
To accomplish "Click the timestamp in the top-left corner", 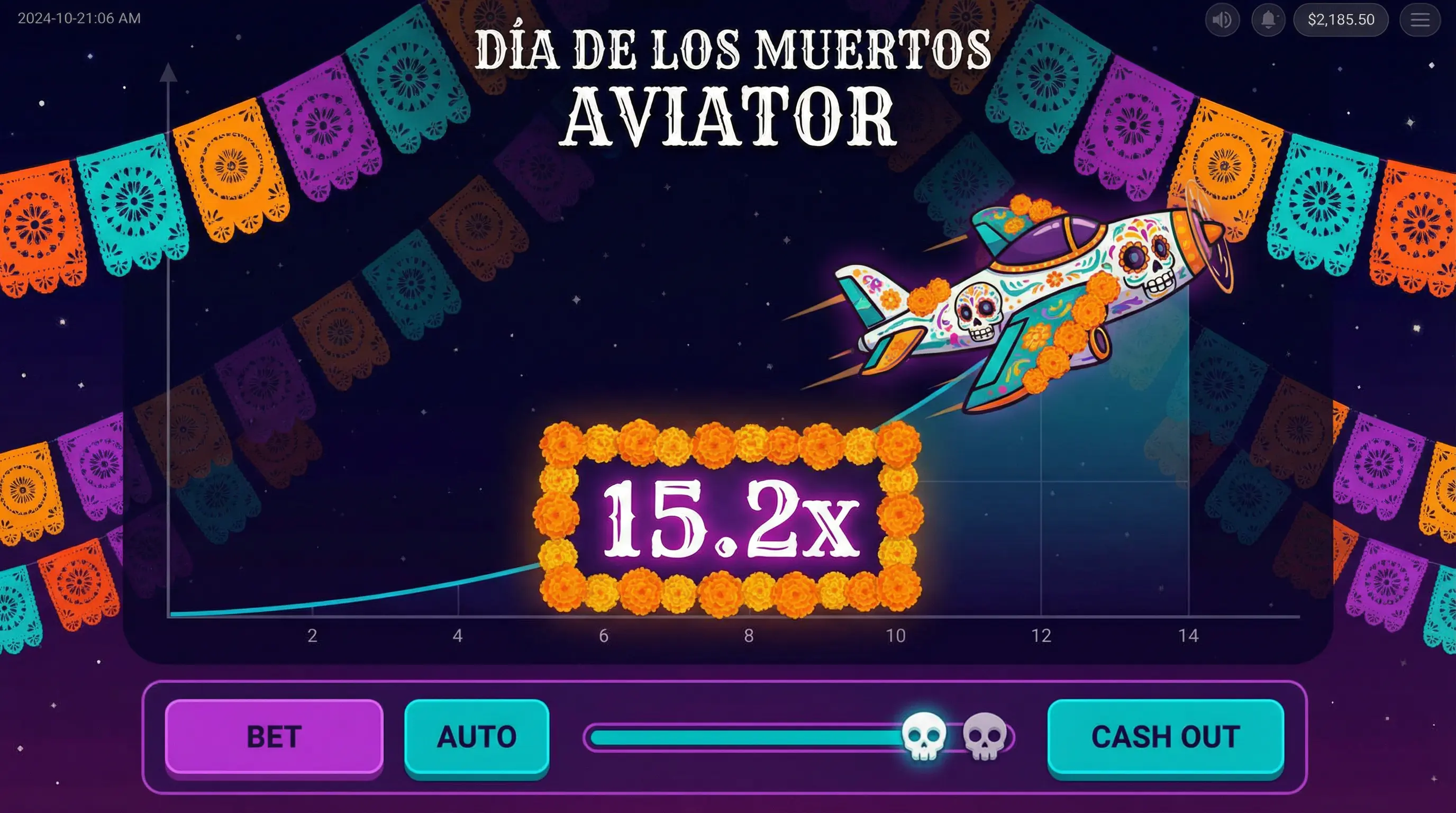I will pos(79,18).
